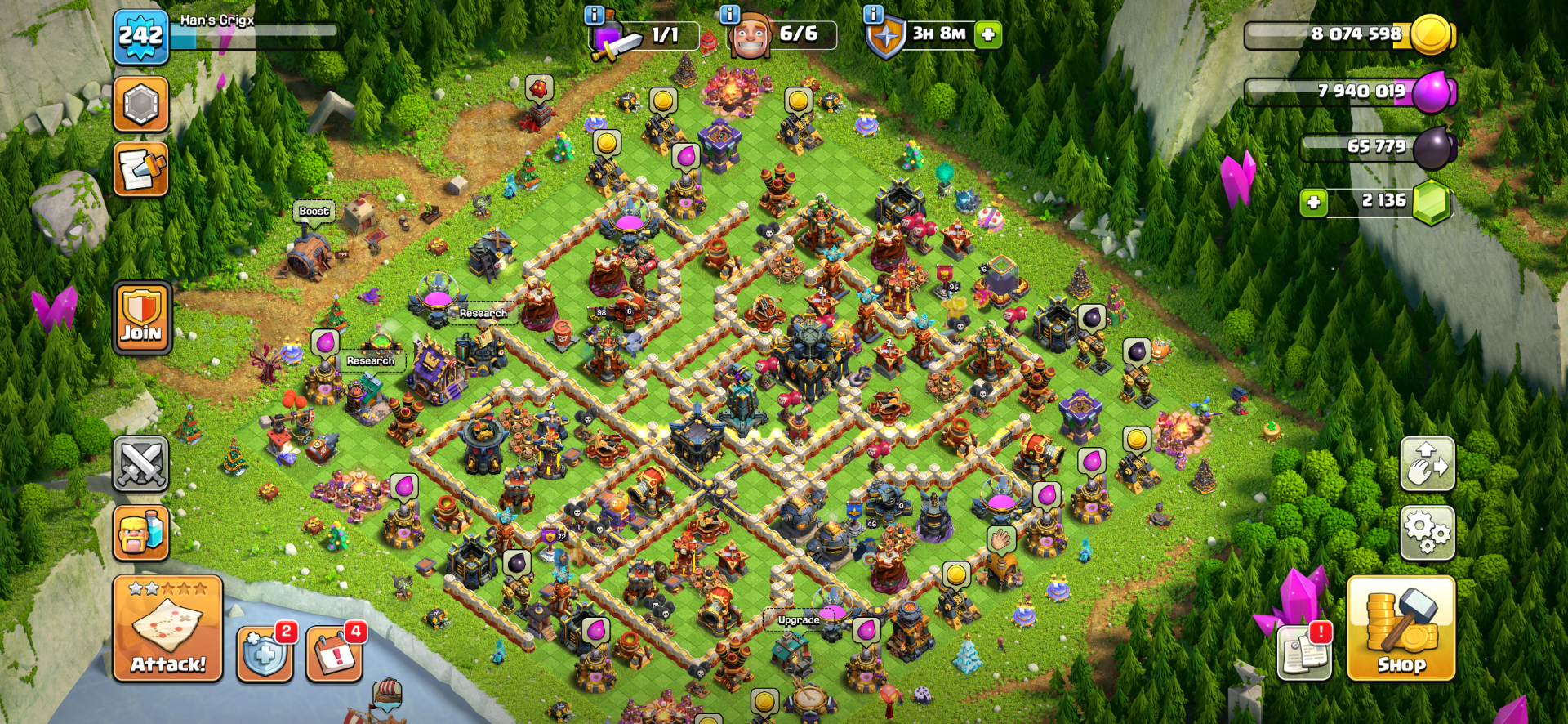Expand the Boost label near the barrel
The width and height of the screenshot is (1568, 724).
tap(314, 211)
